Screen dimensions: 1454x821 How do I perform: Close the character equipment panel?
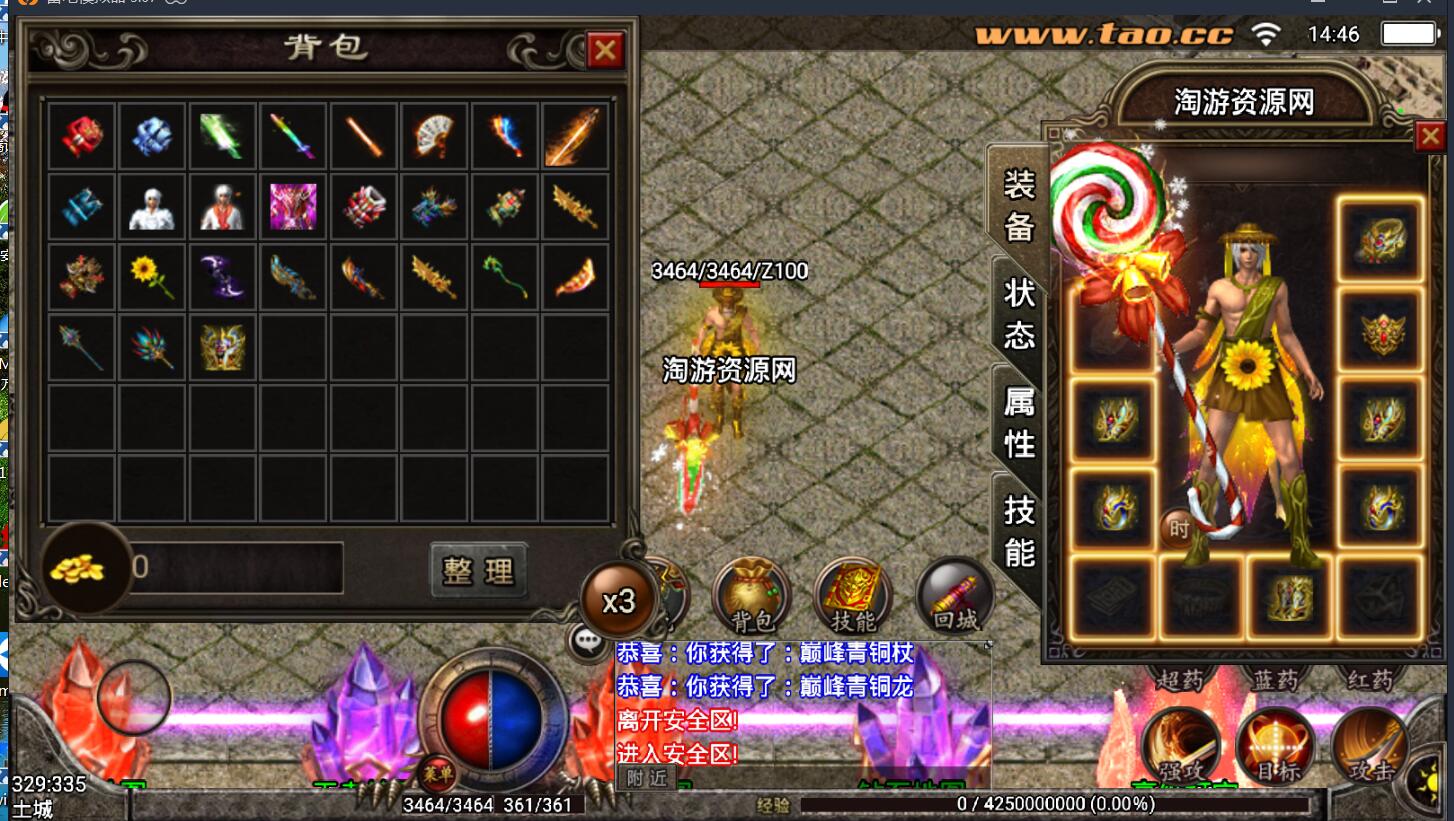point(1430,137)
